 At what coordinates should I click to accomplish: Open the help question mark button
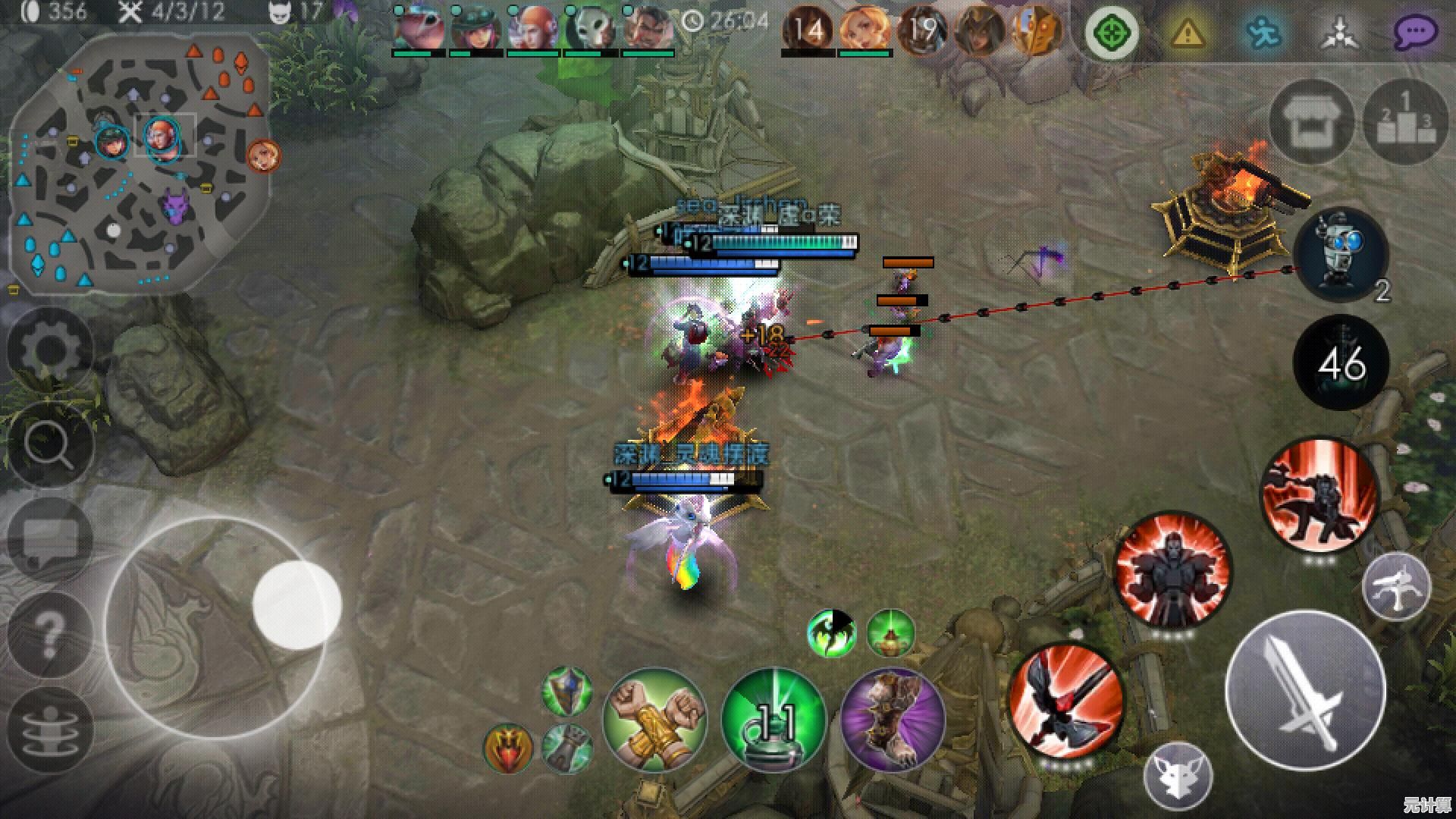click(50, 632)
